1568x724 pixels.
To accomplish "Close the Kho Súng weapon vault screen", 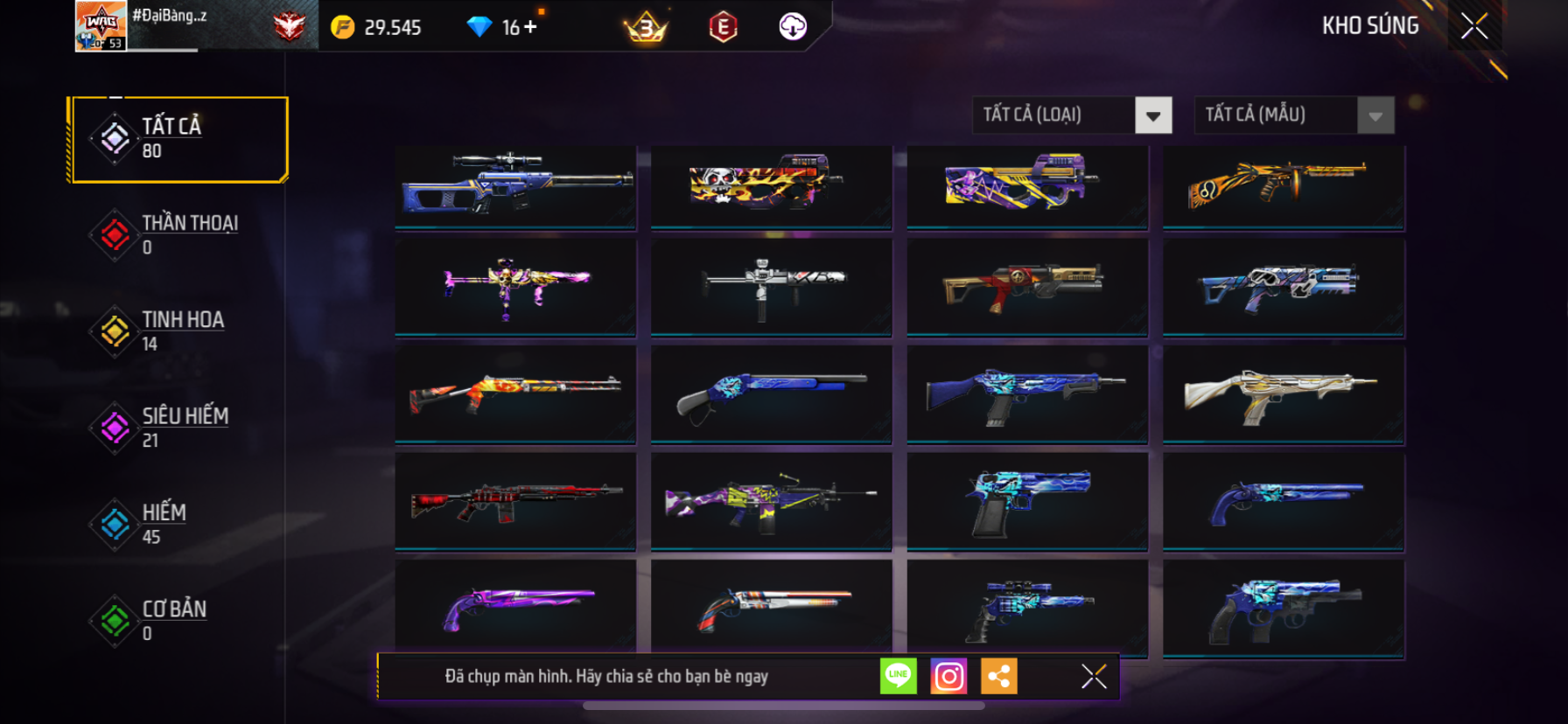I will [x=1474, y=27].
